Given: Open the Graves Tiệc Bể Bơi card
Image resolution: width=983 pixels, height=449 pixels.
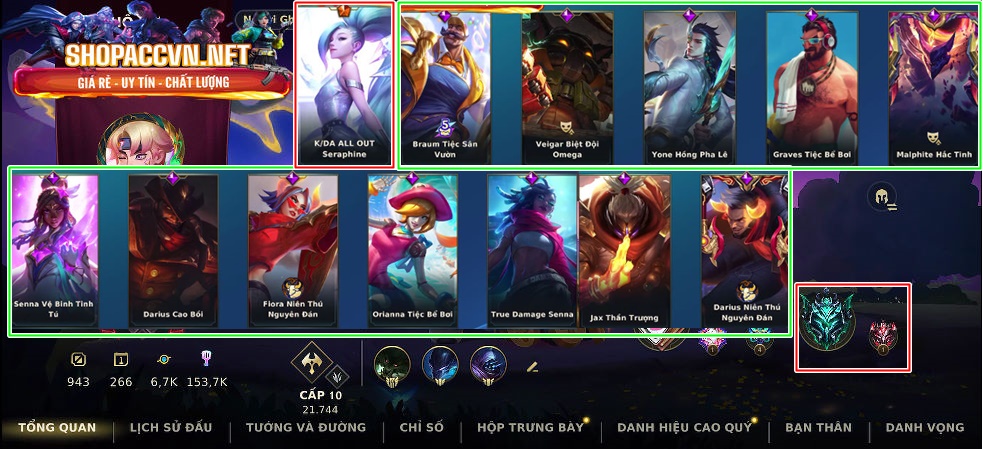Looking at the screenshot, I should 813,85.
